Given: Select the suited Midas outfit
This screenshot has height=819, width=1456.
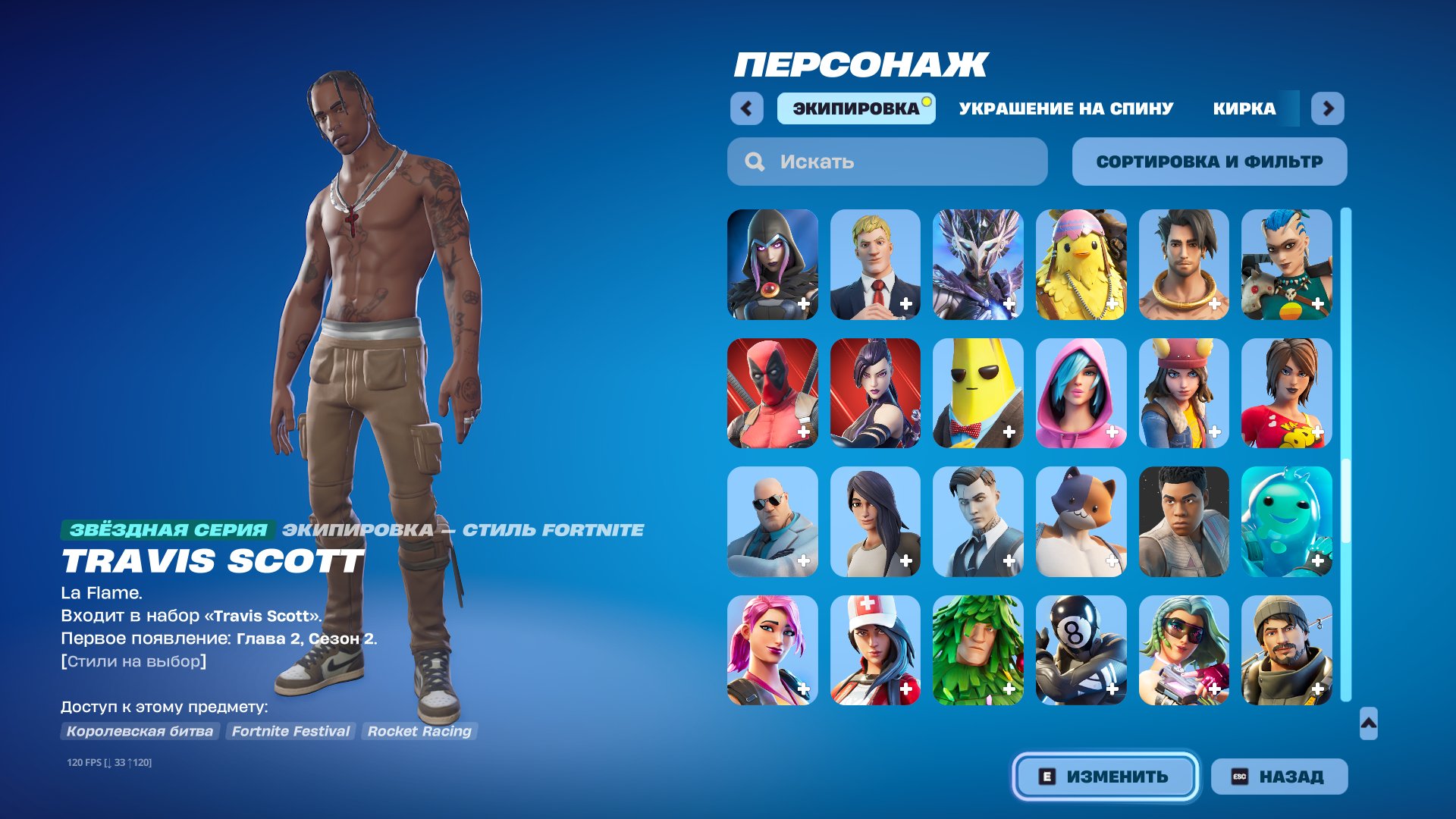Looking at the screenshot, I should (978, 520).
